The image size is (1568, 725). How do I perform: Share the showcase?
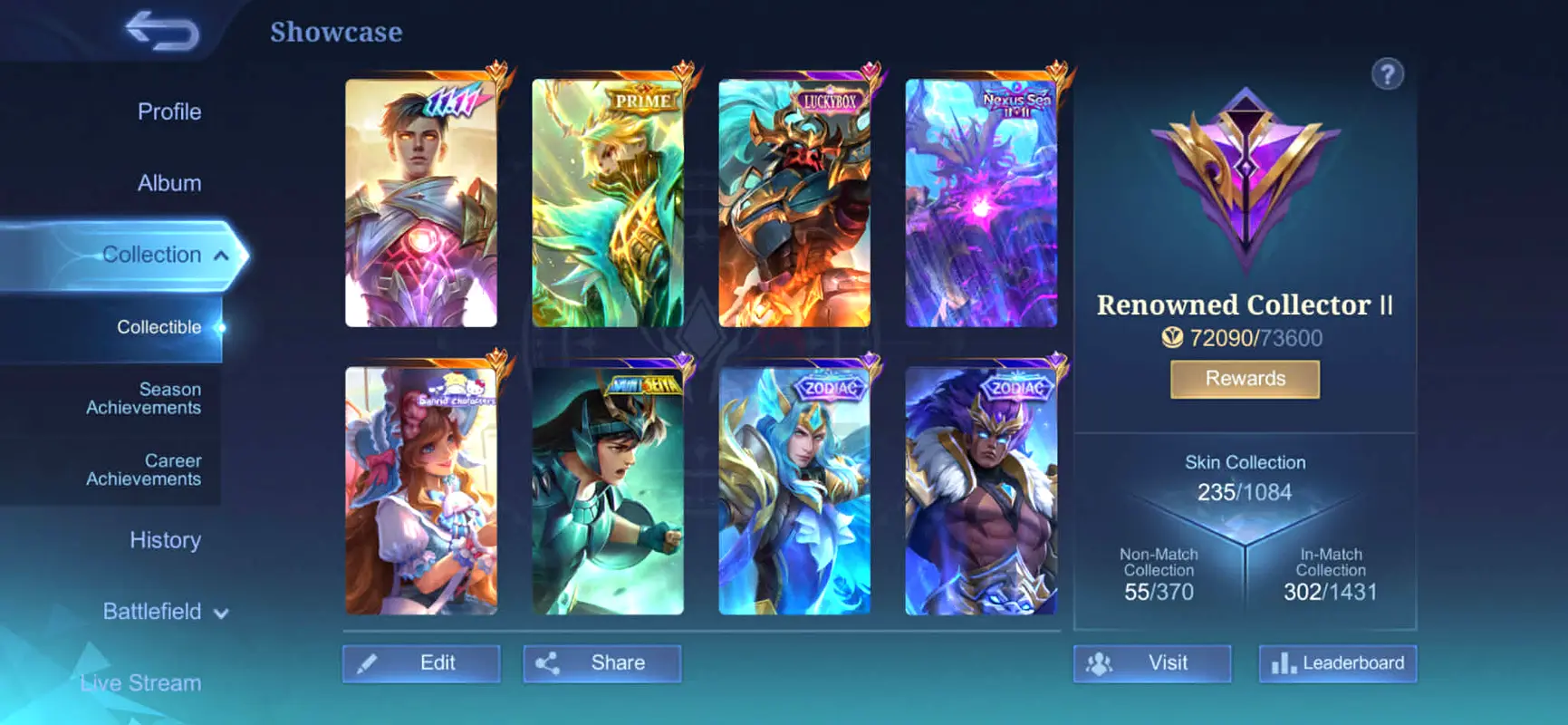pyautogui.click(x=602, y=663)
